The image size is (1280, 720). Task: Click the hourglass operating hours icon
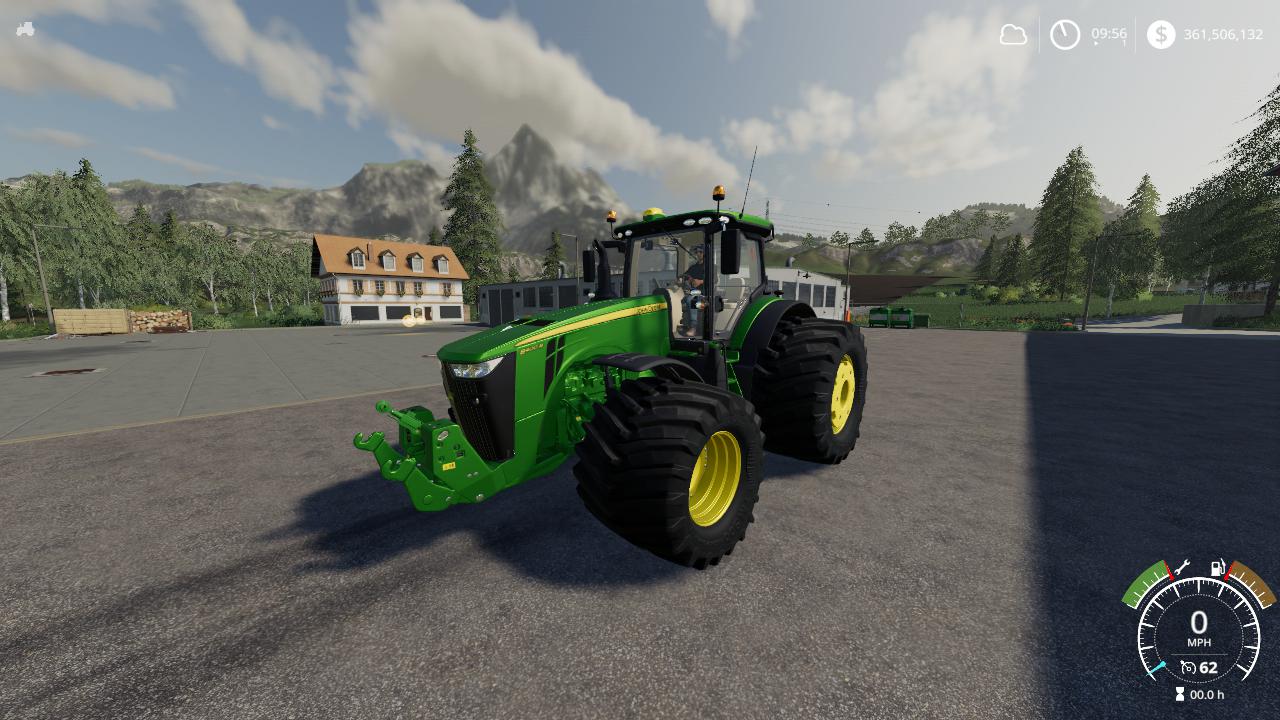click(1180, 694)
